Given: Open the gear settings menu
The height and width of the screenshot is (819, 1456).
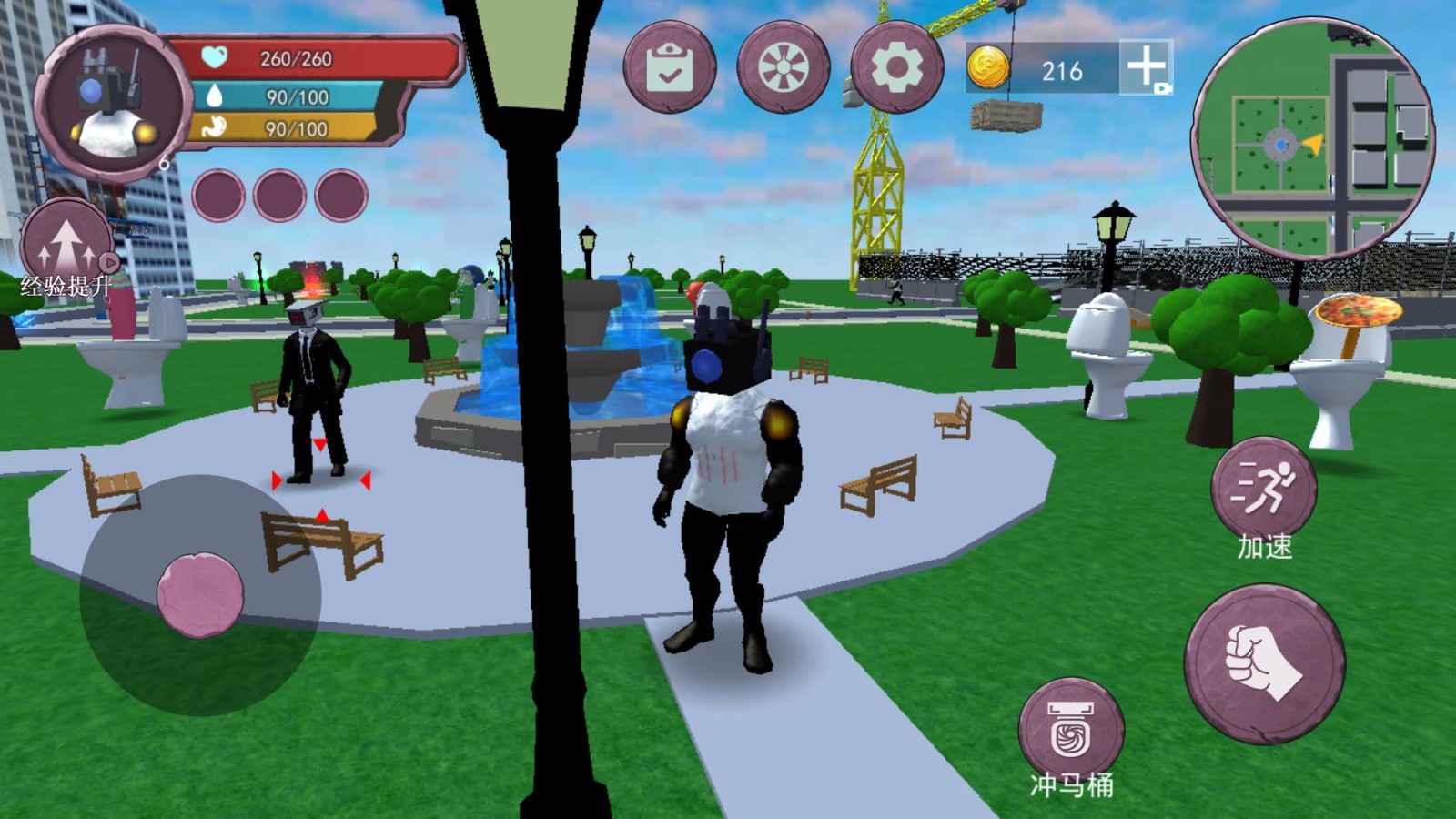Looking at the screenshot, I should click(896, 68).
